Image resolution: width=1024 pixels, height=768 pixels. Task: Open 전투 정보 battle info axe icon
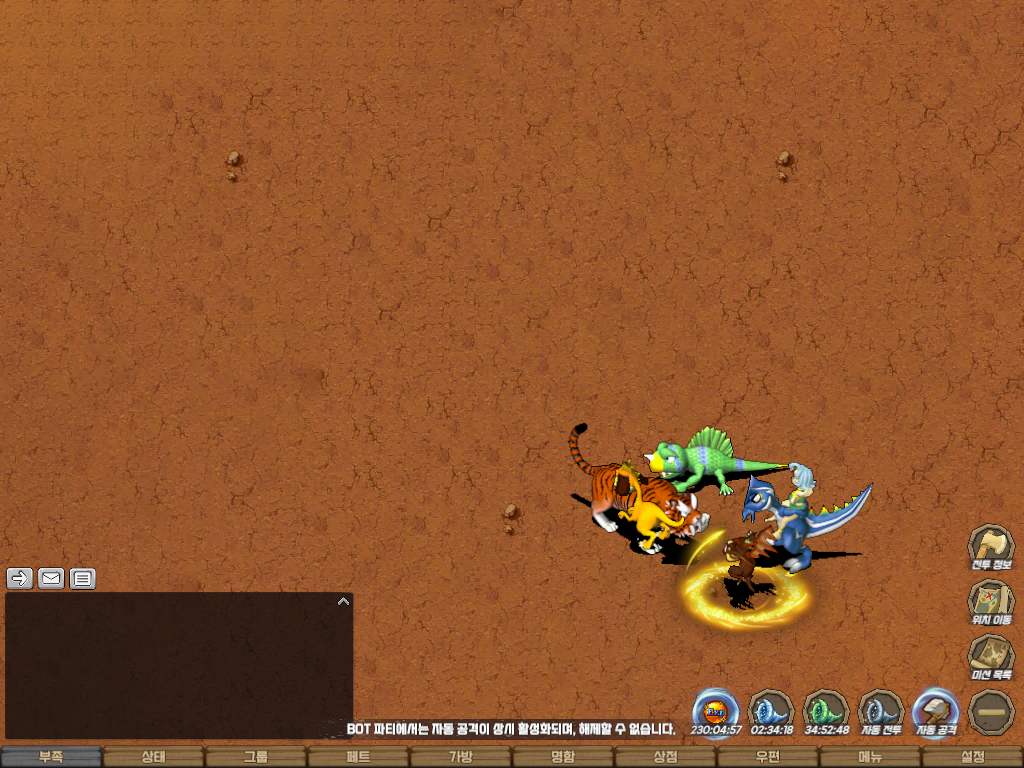click(x=991, y=546)
